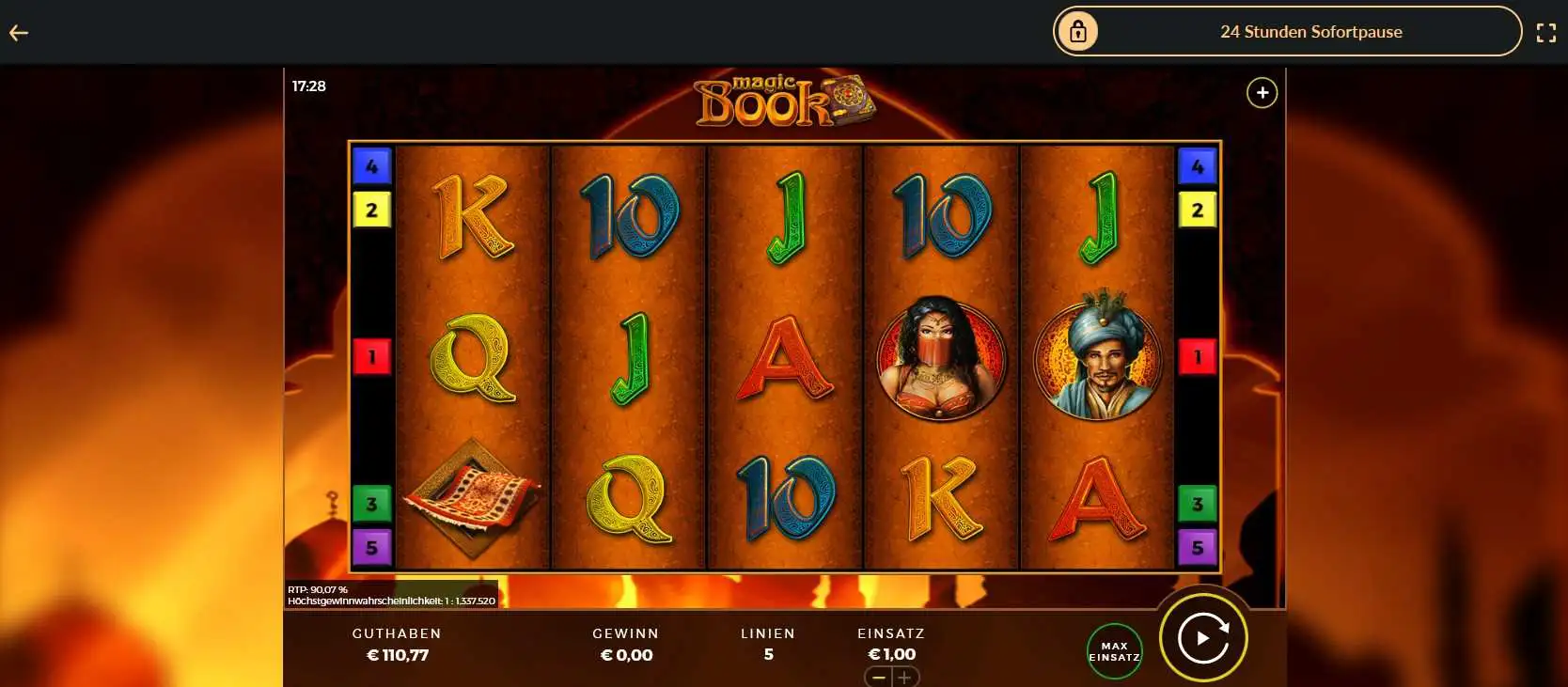Click the Guthaben balance display
Image resolution: width=1568 pixels, height=687 pixels.
click(x=398, y=645)
